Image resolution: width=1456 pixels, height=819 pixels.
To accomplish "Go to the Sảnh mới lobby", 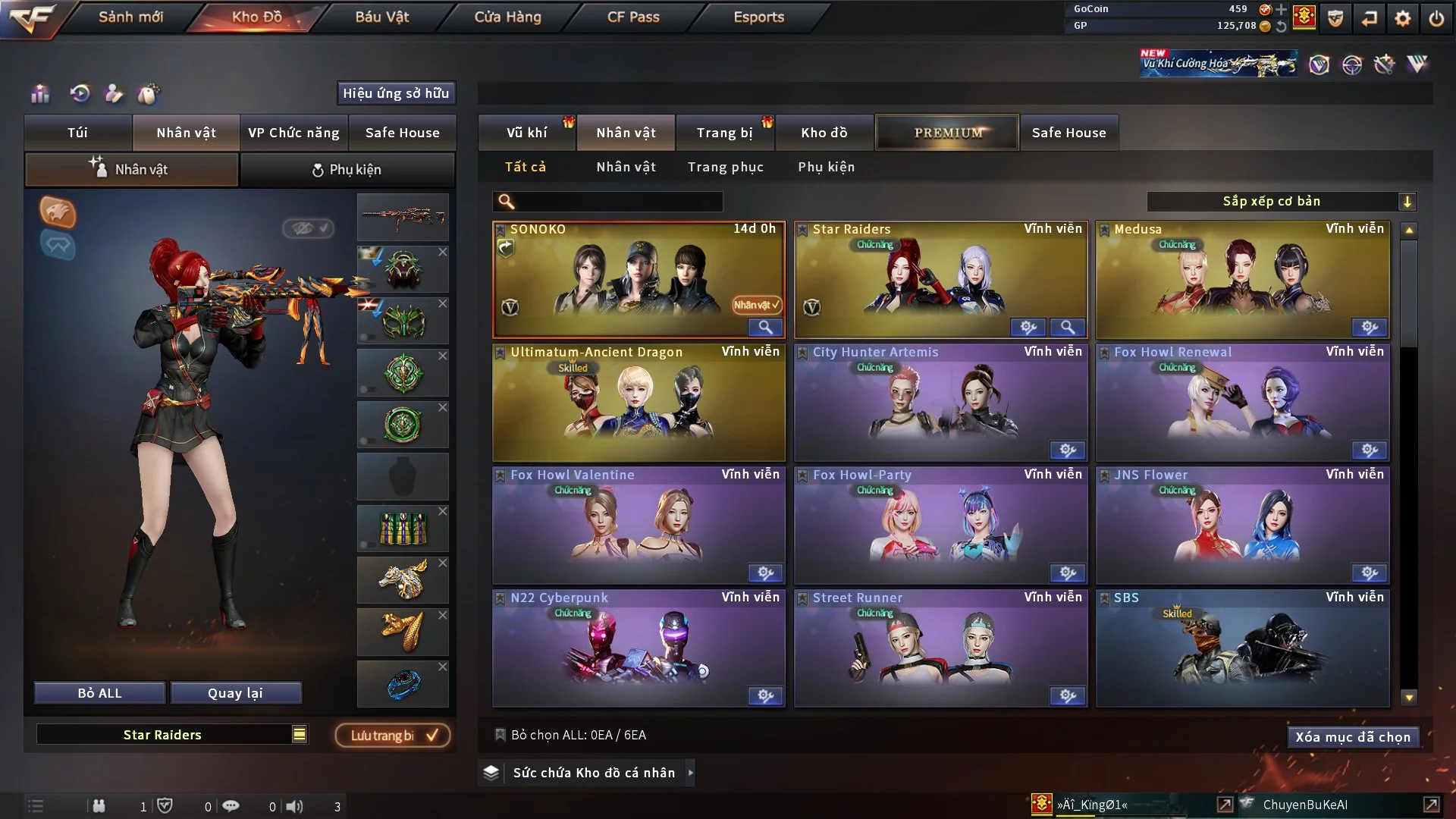I will (130, 17).
